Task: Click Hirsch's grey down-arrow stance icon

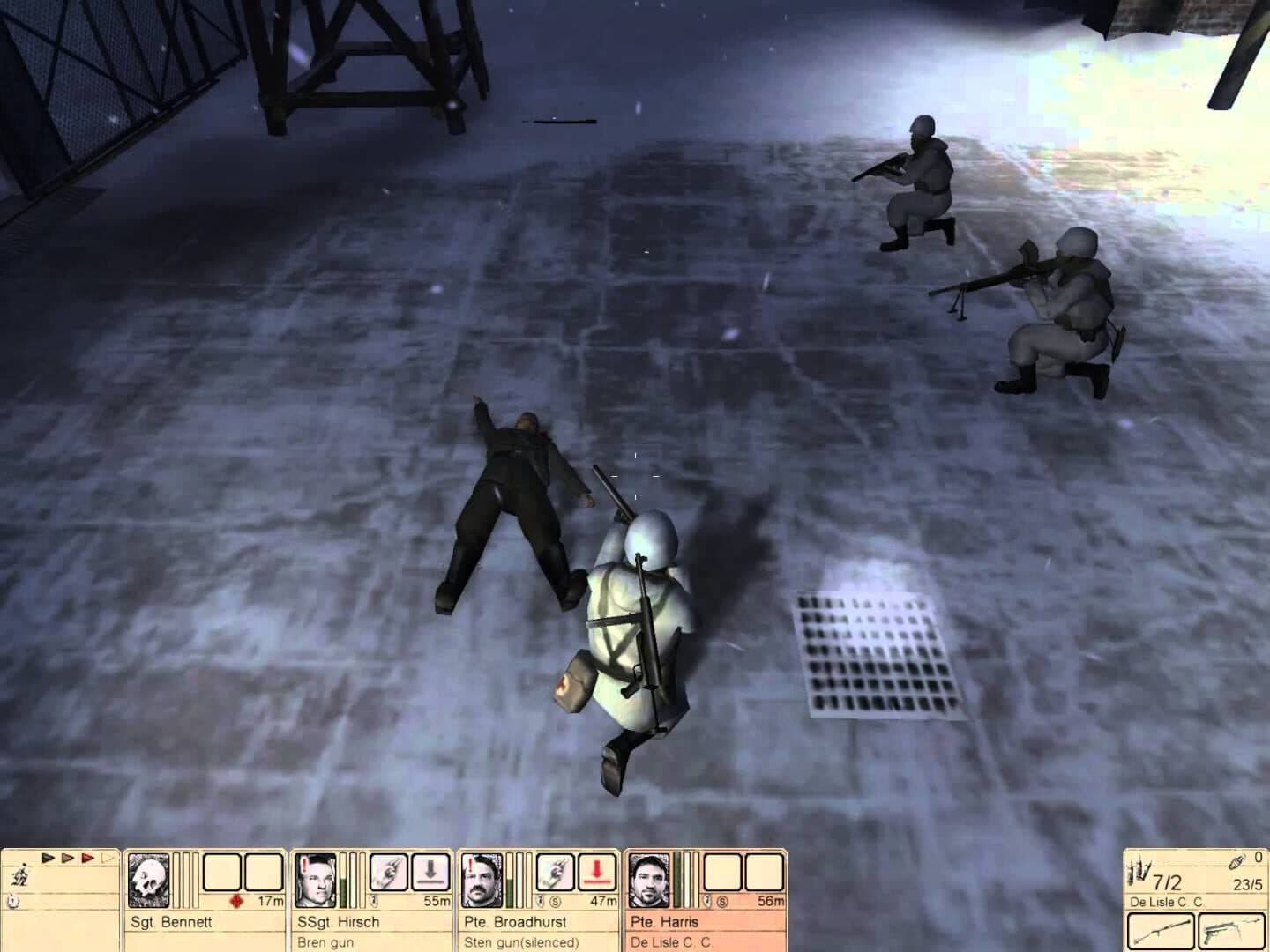Action: (432, 873)
